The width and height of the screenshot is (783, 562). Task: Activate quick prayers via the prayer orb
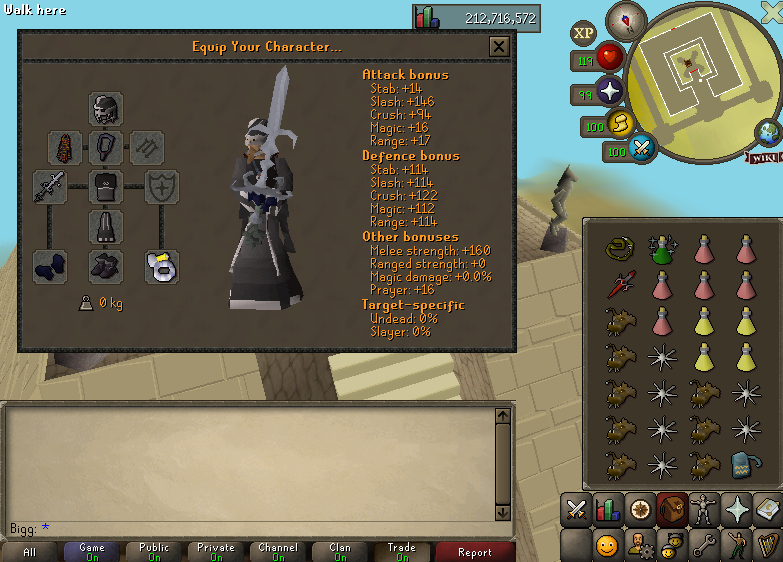(x=609, y=93)
